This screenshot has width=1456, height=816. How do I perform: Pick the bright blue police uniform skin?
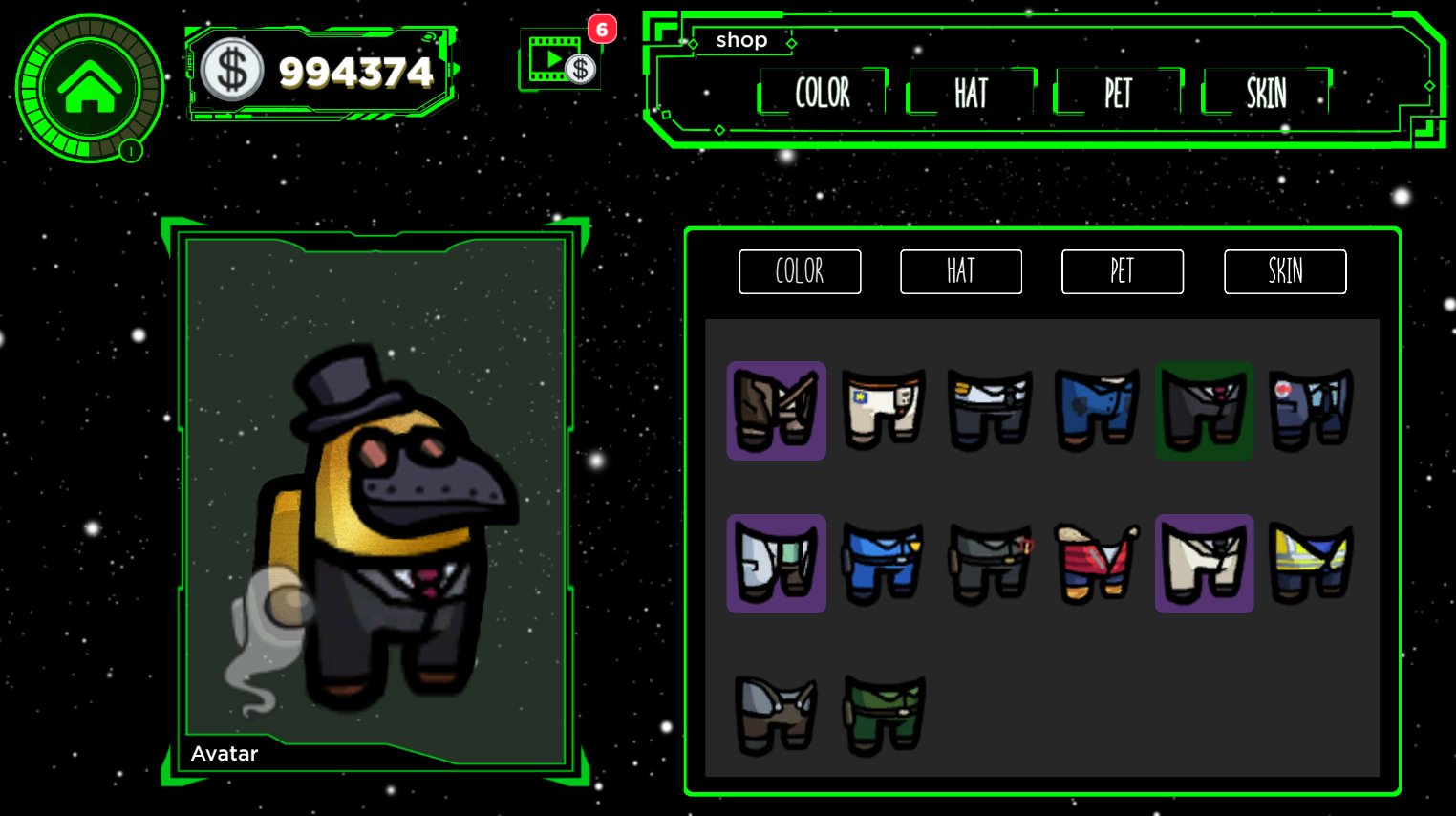(884, 564)
